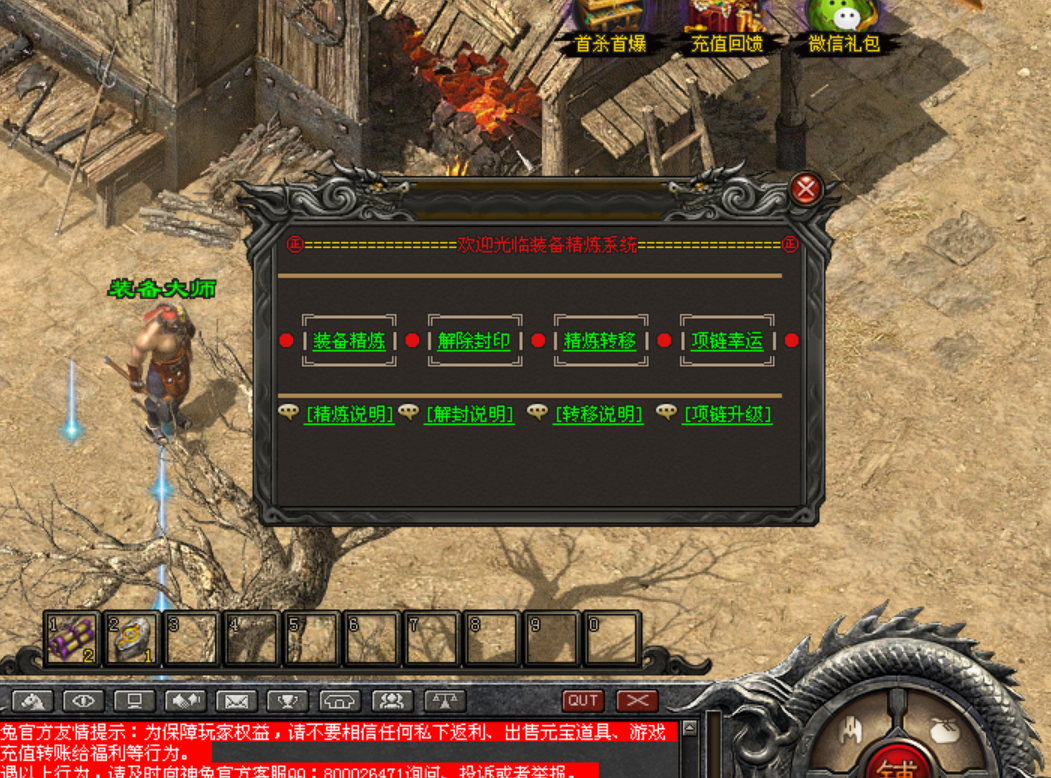The height and width of the screenshot is (778, 1051).
Task: Click the red QUT button
Action: (x=583, y=701)
